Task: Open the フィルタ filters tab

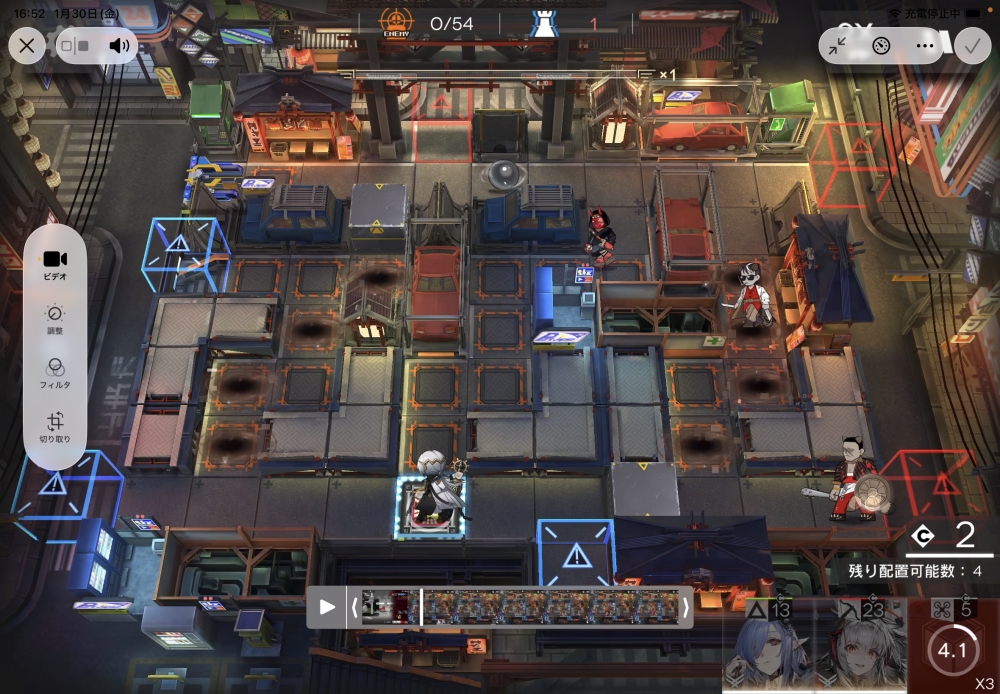Action: [55, 373]
